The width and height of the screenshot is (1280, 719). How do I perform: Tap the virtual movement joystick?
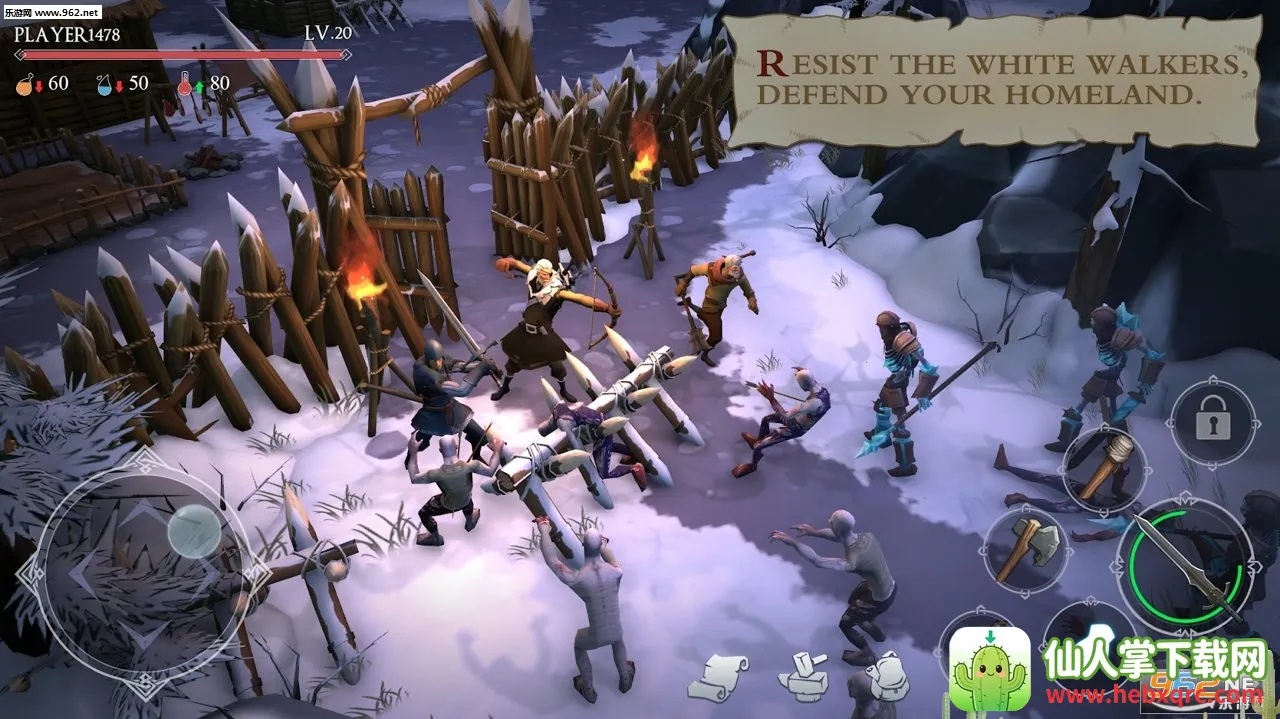(x=192, y=530)
